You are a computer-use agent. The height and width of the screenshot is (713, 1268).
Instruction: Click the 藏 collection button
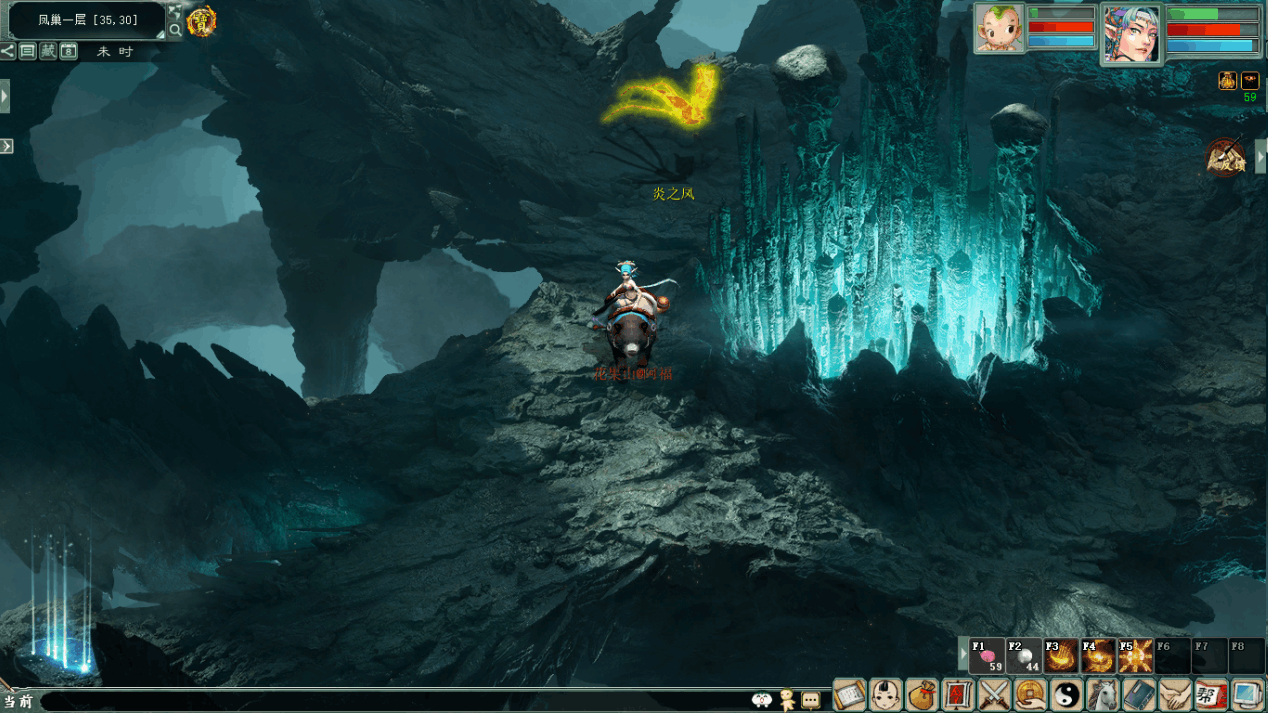tap(48, 51)
